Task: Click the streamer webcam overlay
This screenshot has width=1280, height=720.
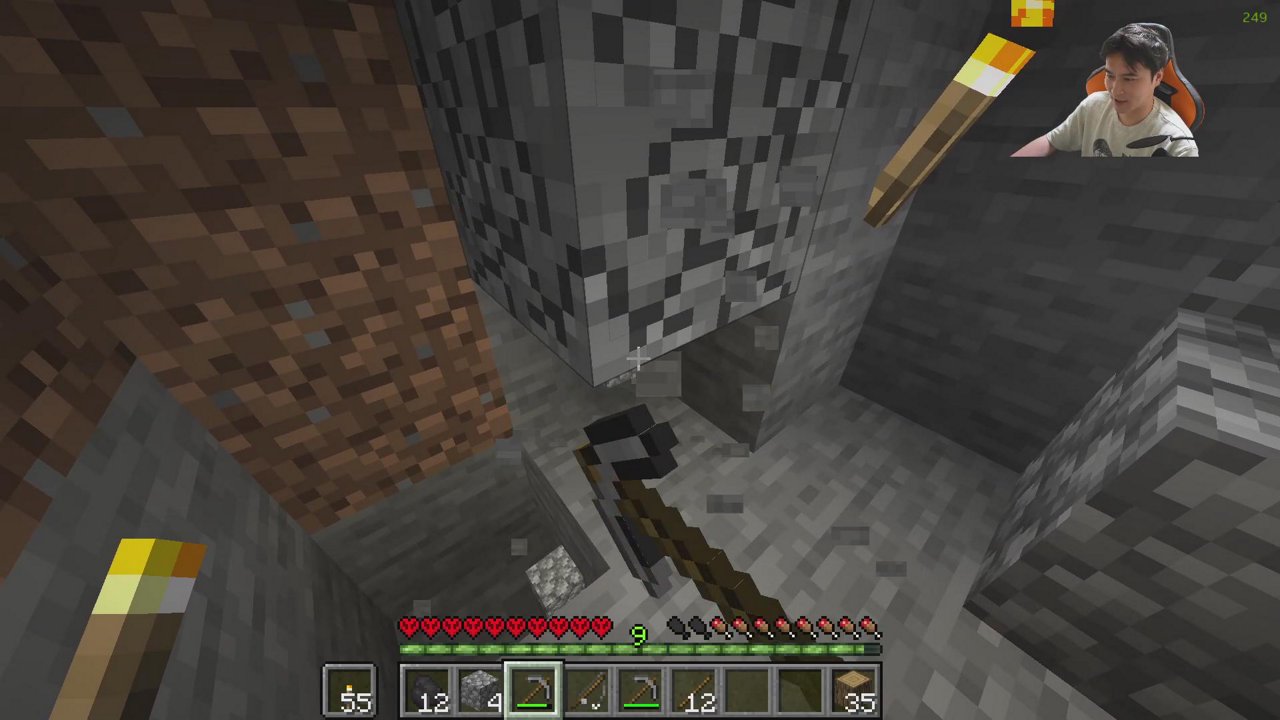Action: (x=1108, y=90)
